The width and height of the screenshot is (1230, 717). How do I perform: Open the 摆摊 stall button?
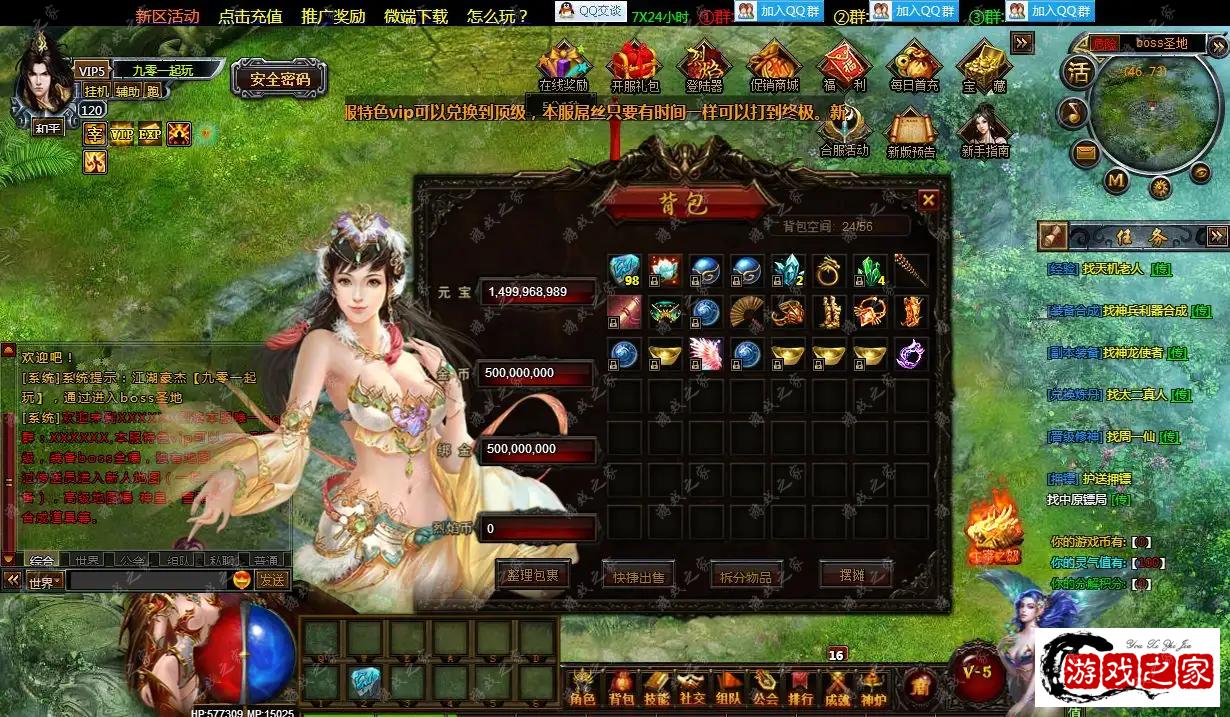tap(853, 575)
